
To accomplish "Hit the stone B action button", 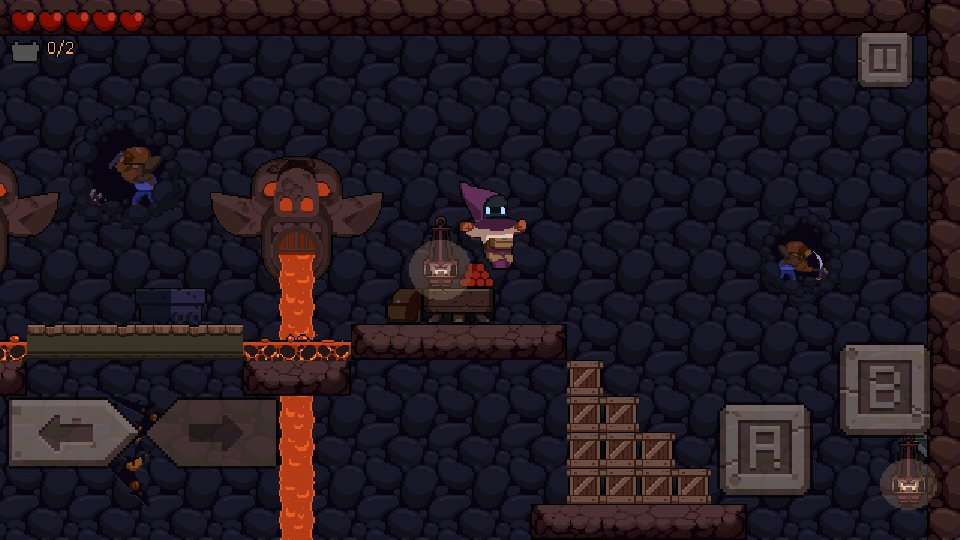I will pos(884,389).
